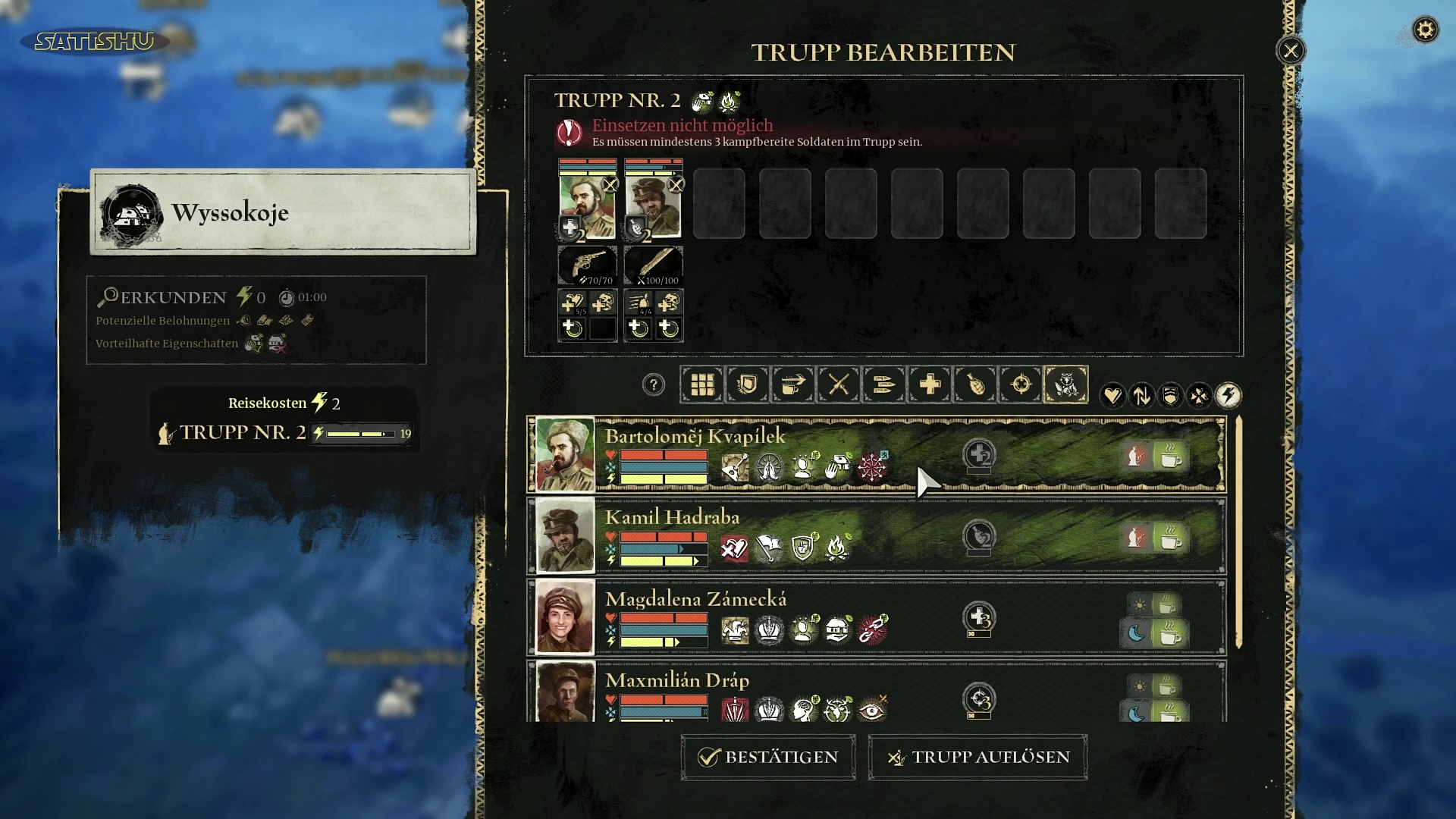Image resolution: width=1456 pixels, height=819 pixels.
Task: Disband squad via Trupp auflösen
Action: [977, 757]
